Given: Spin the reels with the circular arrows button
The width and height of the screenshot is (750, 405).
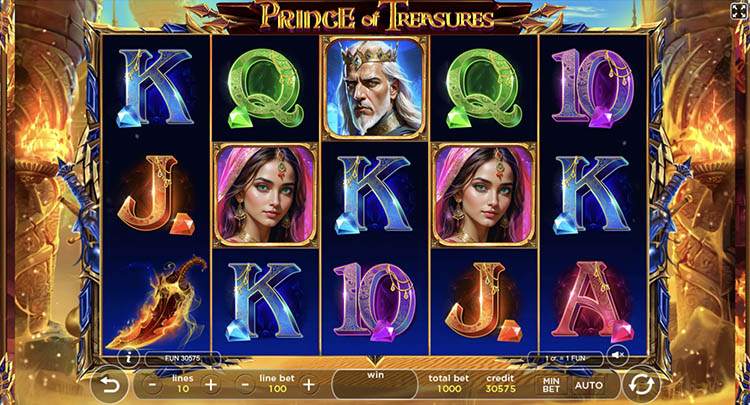Looking at the screenshot, I should click(641, 385).
